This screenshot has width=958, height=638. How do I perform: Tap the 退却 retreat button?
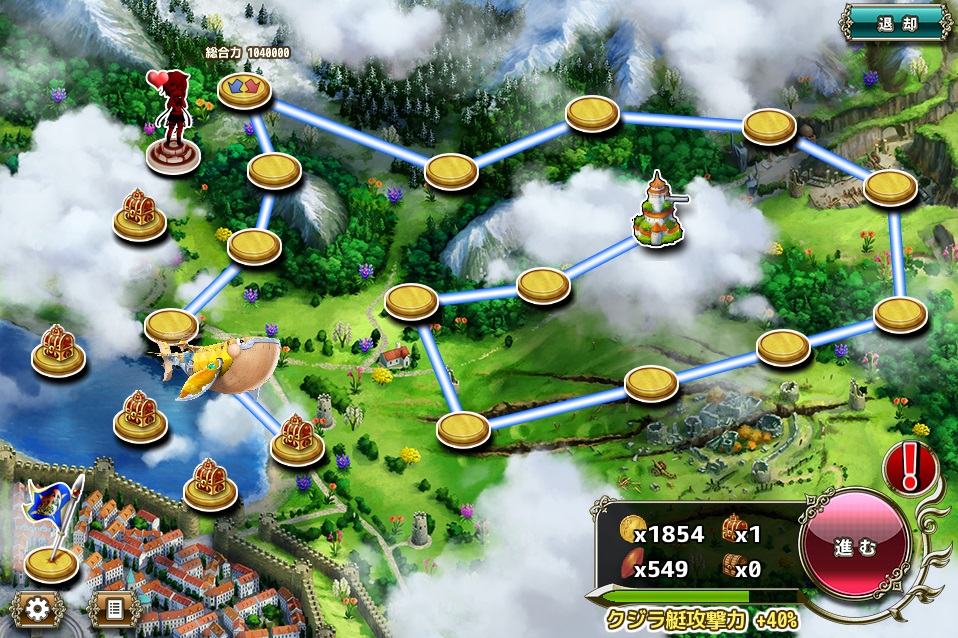(x=896, y=22)
